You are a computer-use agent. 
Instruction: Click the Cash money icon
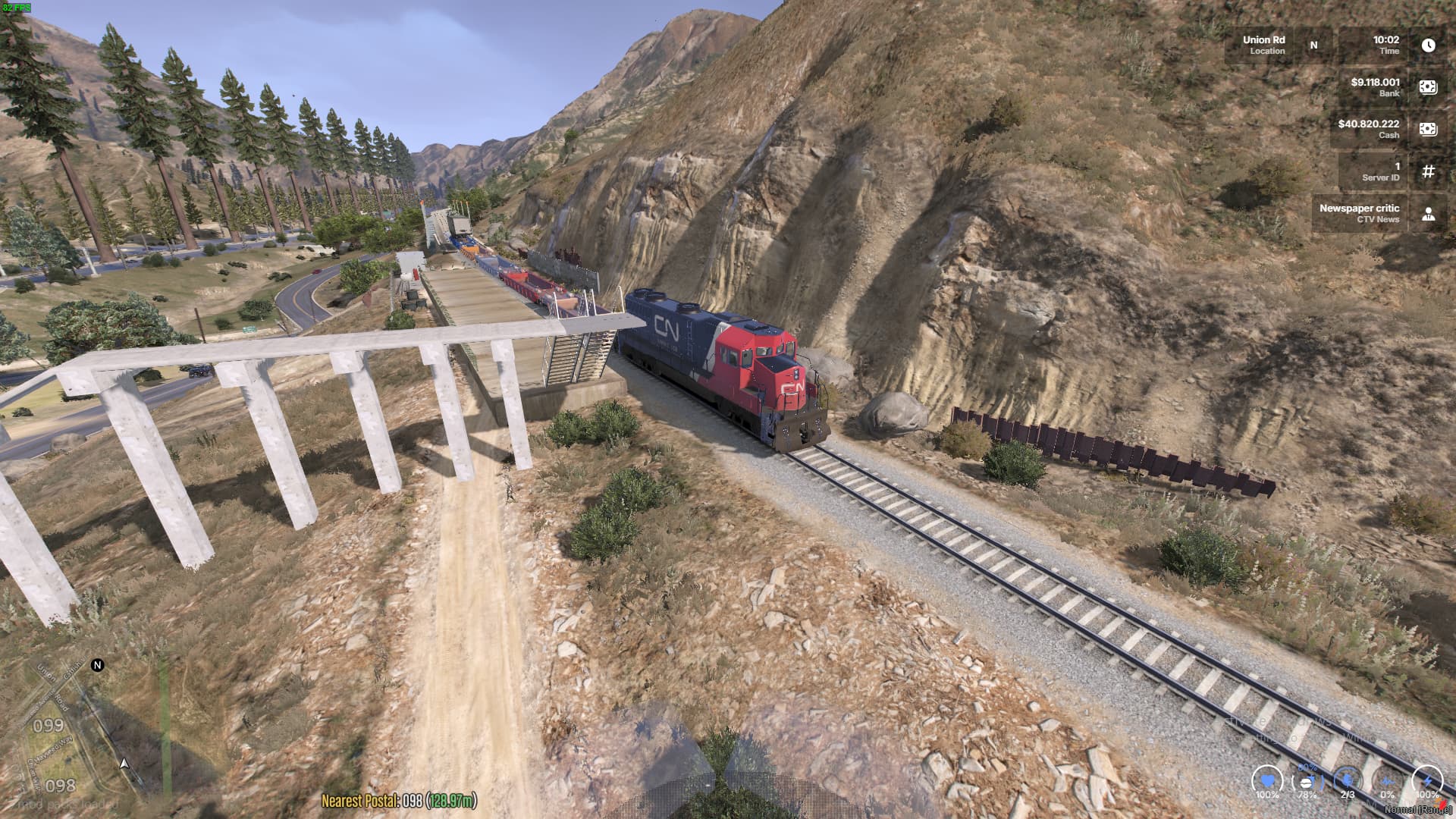click(x=1428, y=129)
